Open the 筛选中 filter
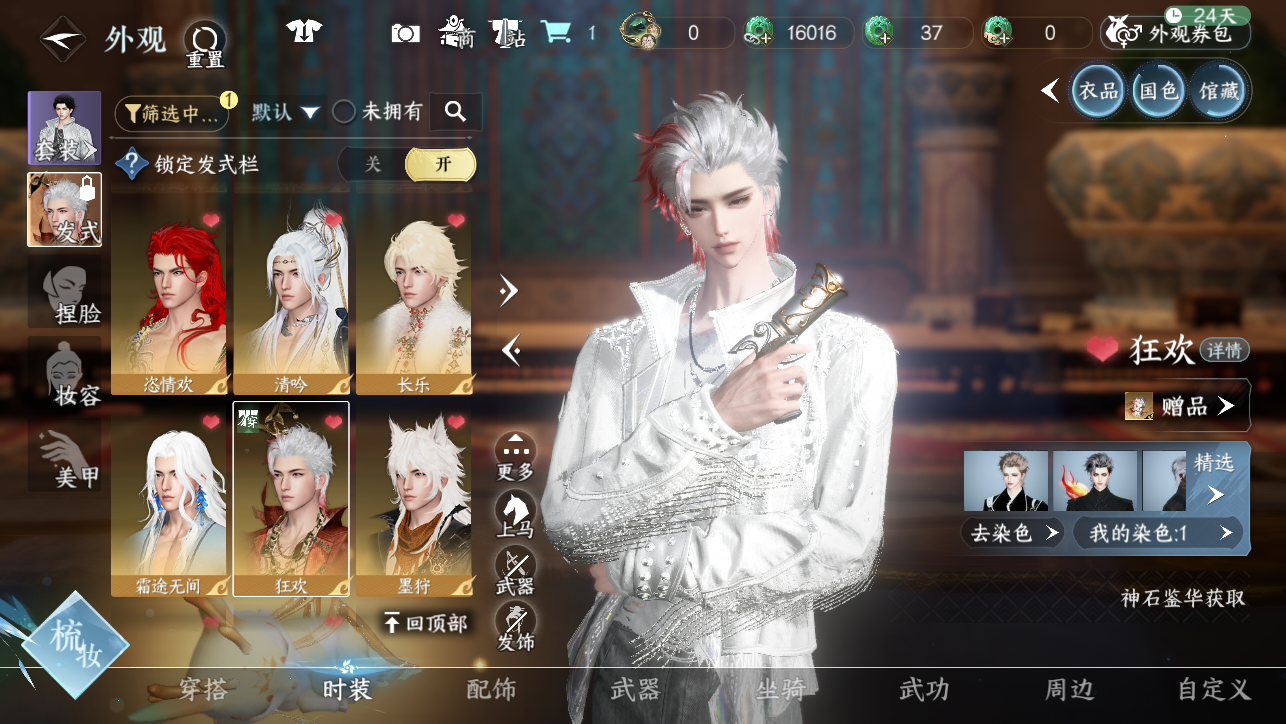The width and height of the screenshot is (1286, 724). [x=172, y=113]
